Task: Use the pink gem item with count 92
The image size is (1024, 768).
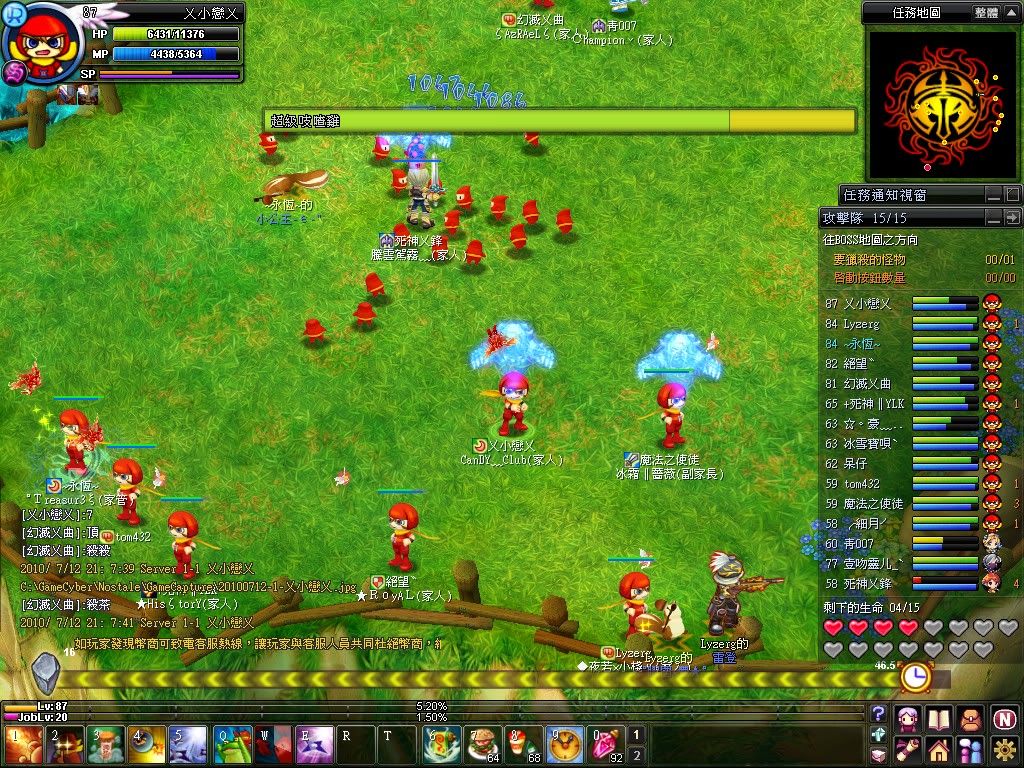Action: [604, 745]
